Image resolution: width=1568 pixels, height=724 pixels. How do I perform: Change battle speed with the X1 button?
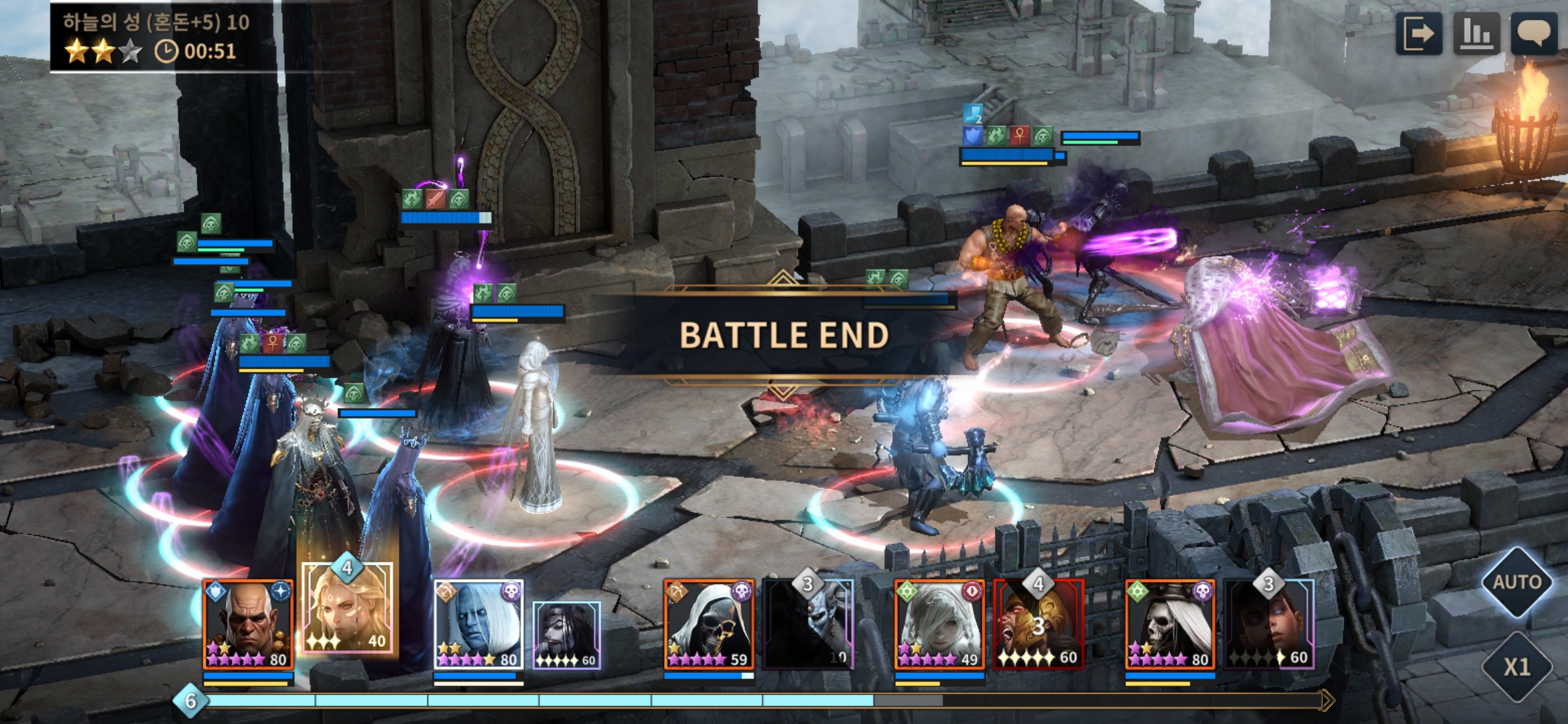click(1516, 666)
